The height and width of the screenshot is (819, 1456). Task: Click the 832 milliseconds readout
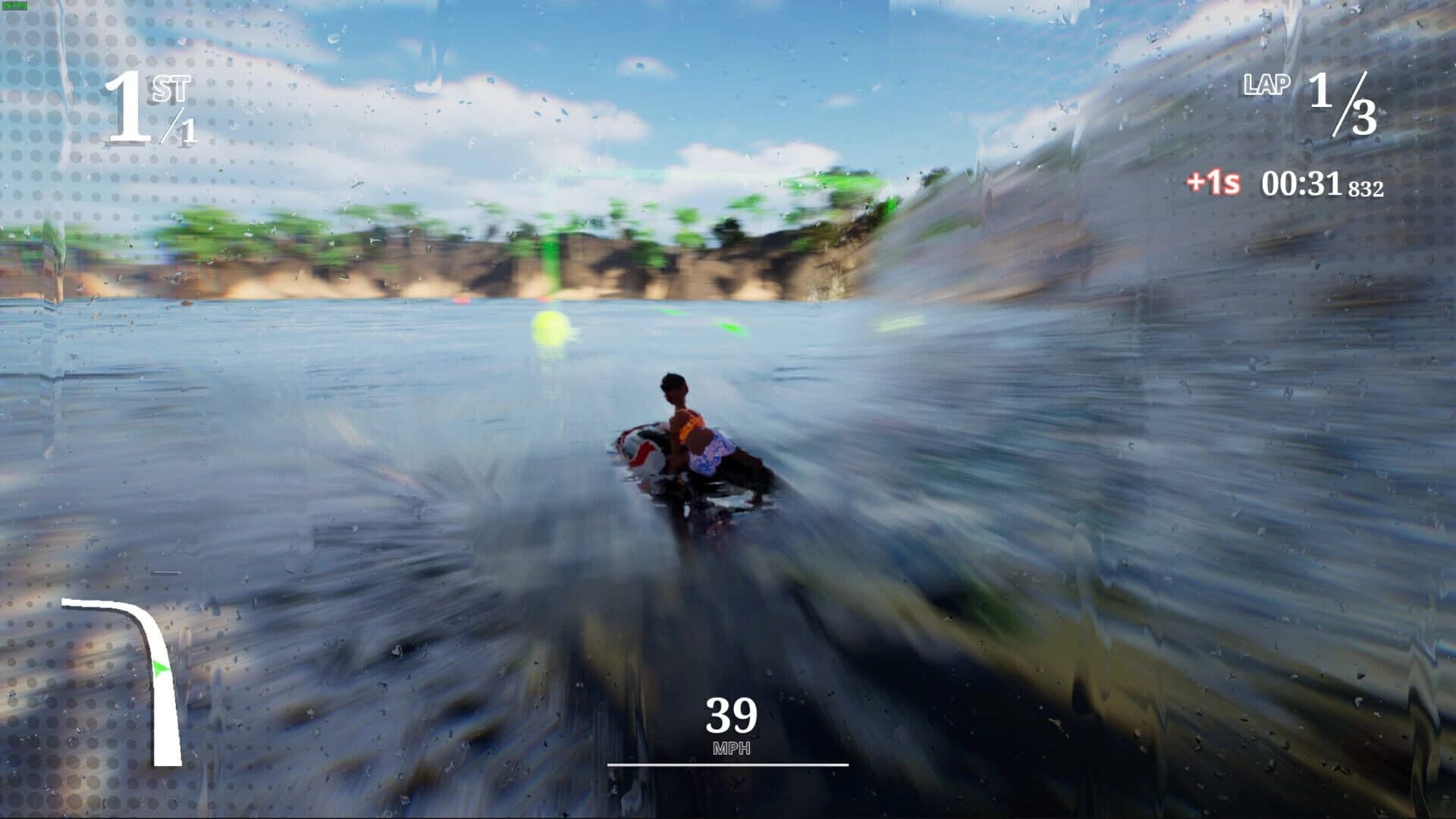tap(1367, 187)
